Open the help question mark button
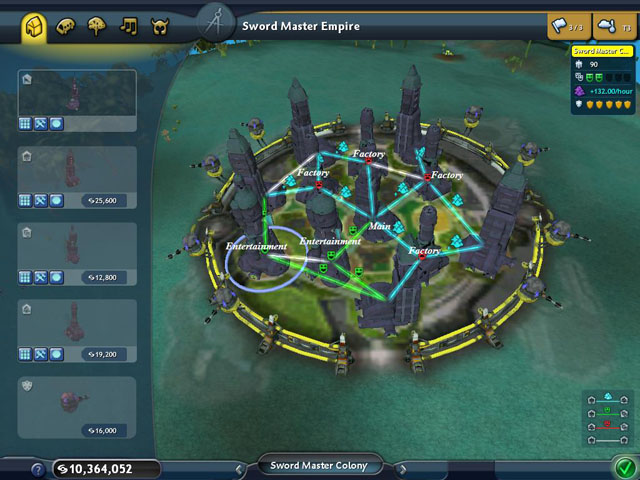Image resolution: width=640 pixels, height=480 pixels. [x=37, y=468]
